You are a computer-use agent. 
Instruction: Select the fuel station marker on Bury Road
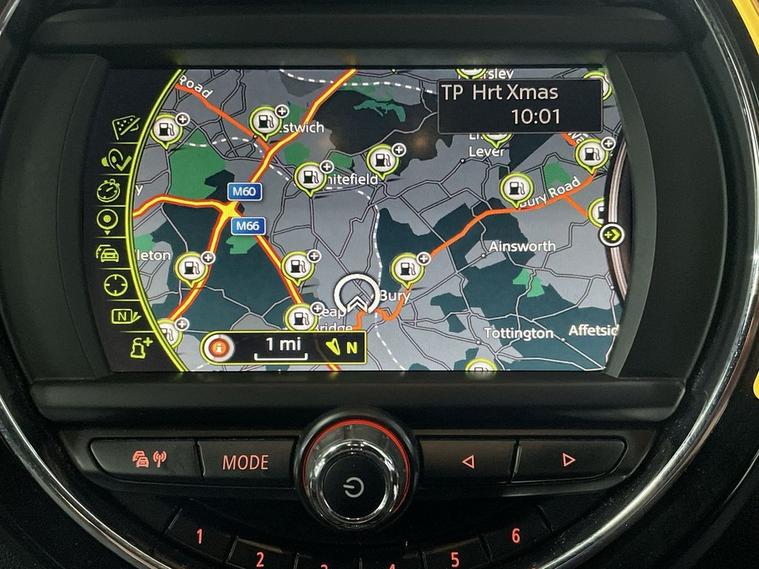pyautogui.click(x=515, y=187)
